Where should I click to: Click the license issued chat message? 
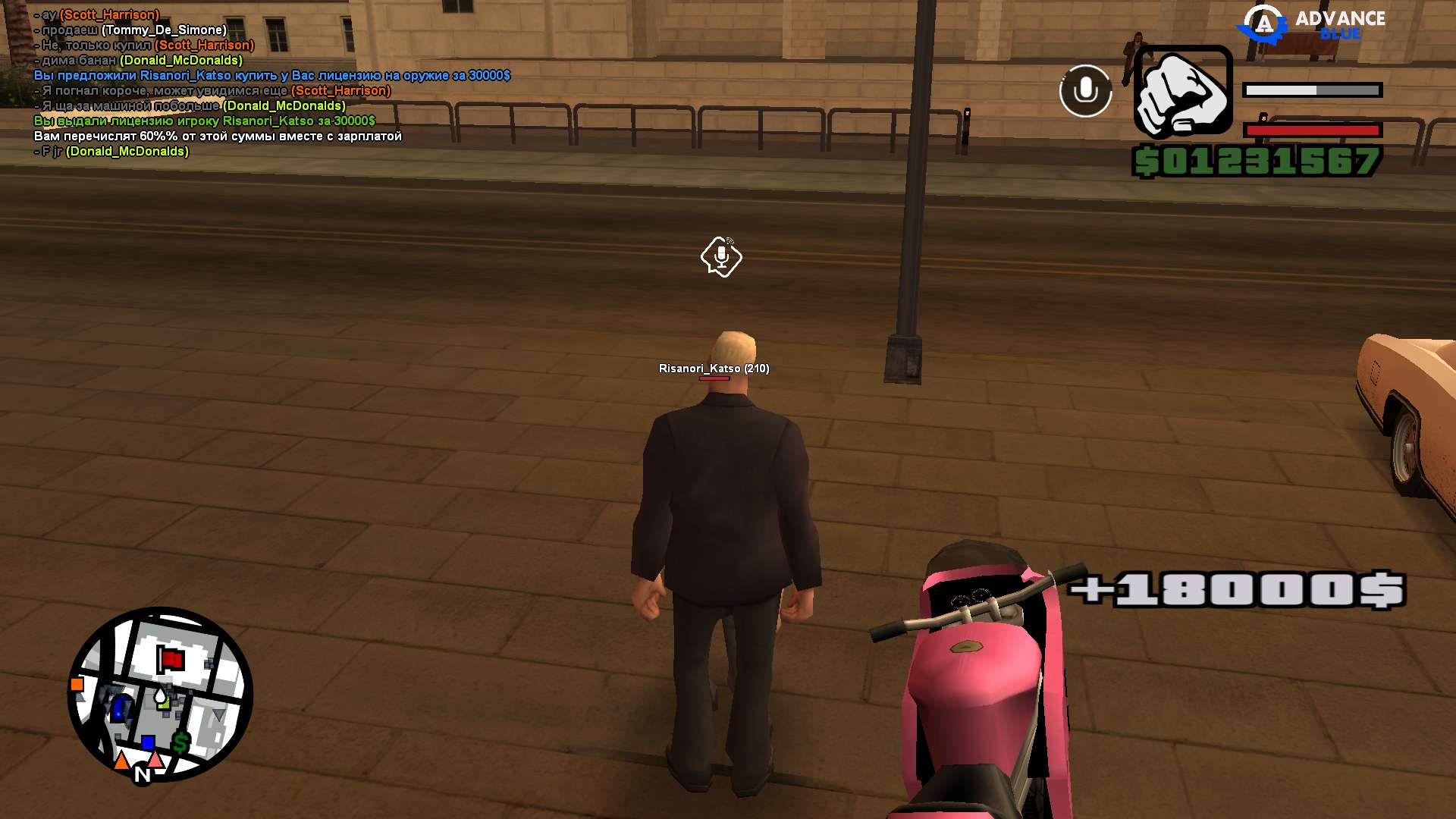pos(205,121)
